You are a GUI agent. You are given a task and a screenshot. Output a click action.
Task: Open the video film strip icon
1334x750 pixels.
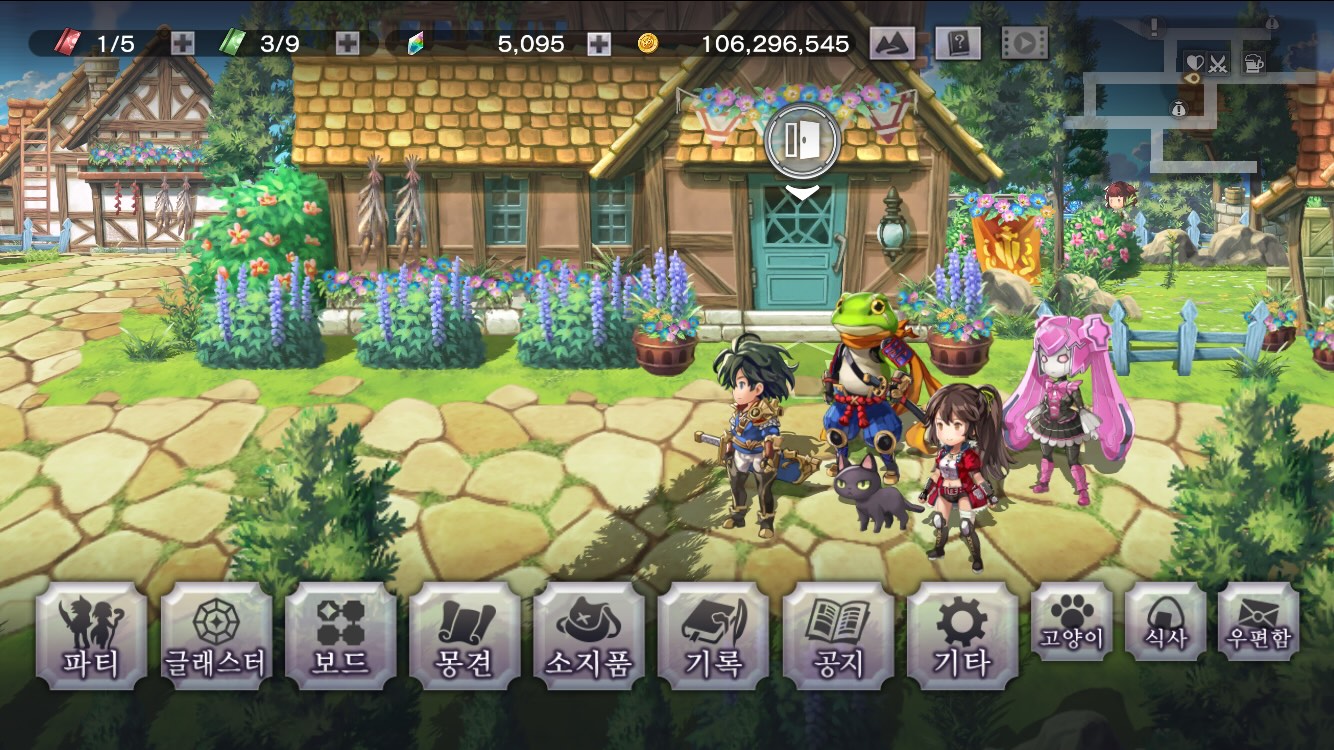point(1024,43)
